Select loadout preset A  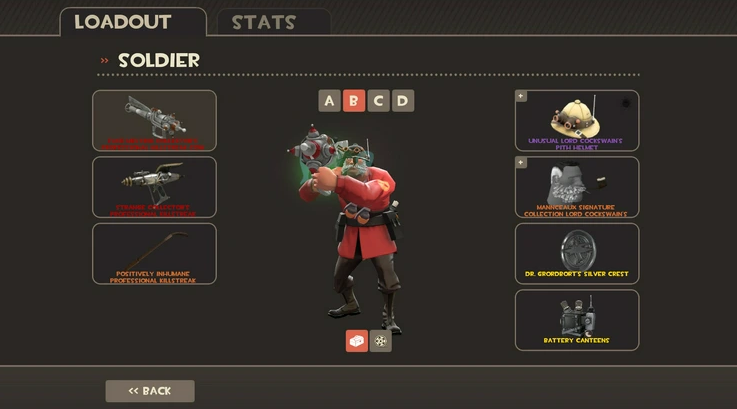[x=330, y=101]
